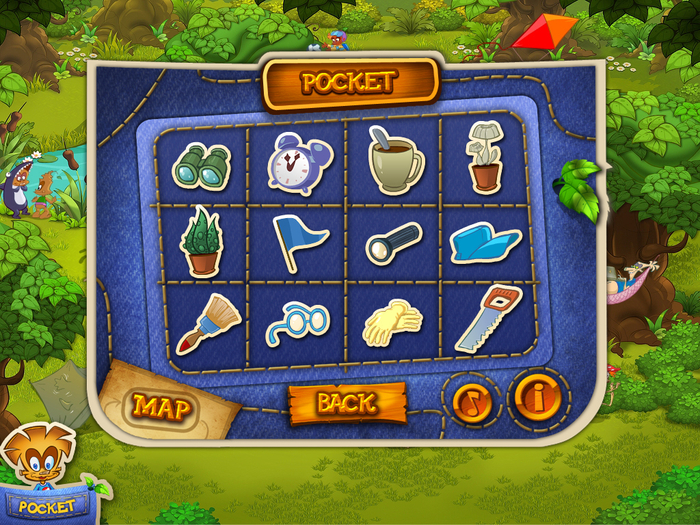Screen dimensions: 700x525
Task: Pick the alarm clock item
Action: 298,163
